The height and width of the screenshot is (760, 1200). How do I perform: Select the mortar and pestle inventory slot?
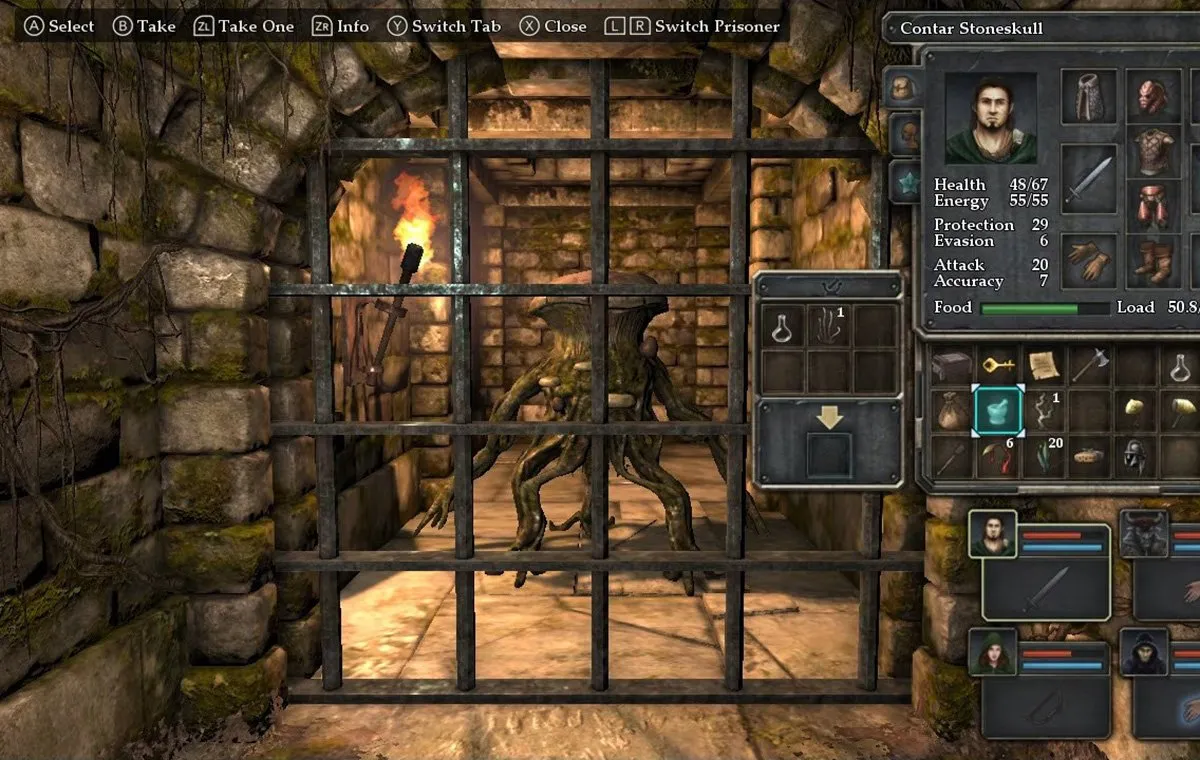coord(998,410)
